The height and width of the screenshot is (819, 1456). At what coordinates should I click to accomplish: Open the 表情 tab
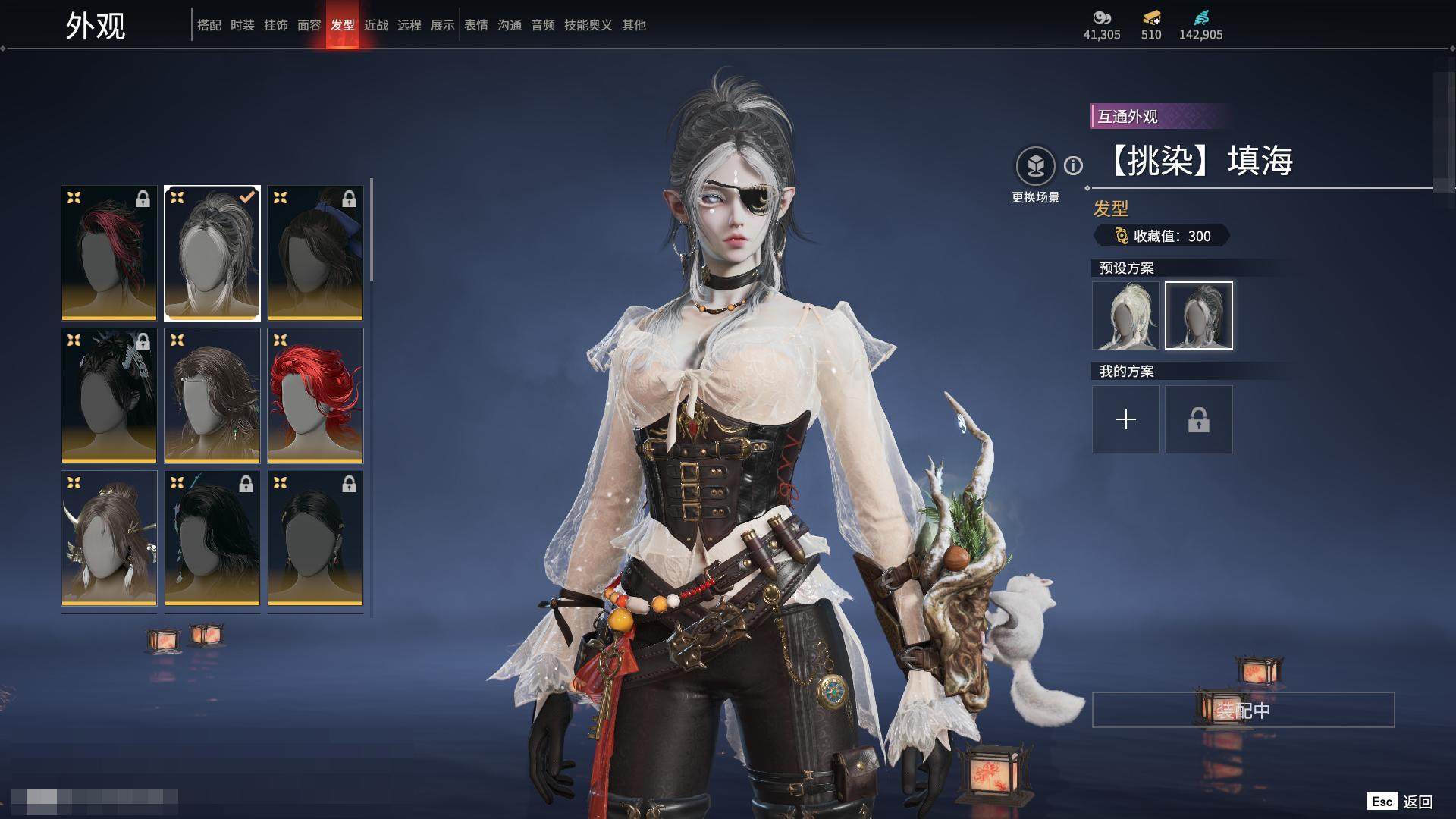coord(475,25)
